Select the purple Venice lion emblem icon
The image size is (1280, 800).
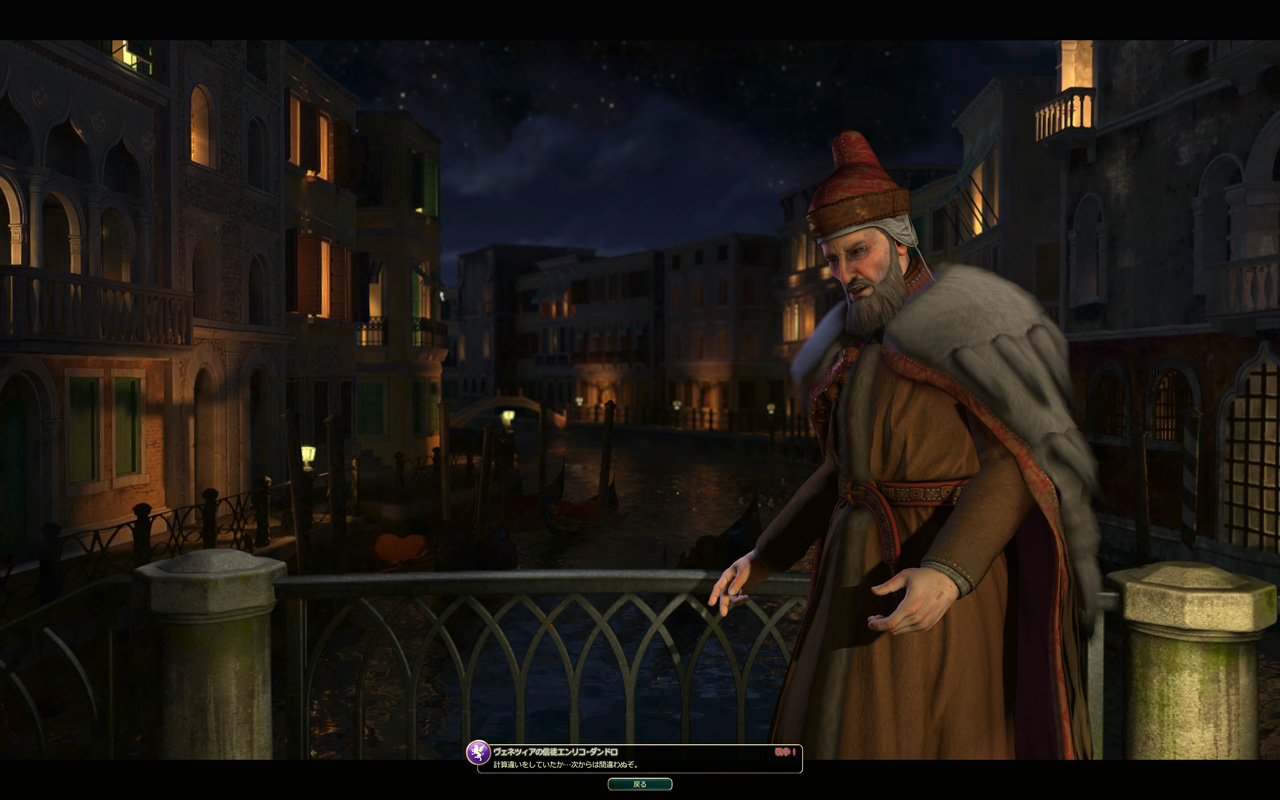(478, 752)
